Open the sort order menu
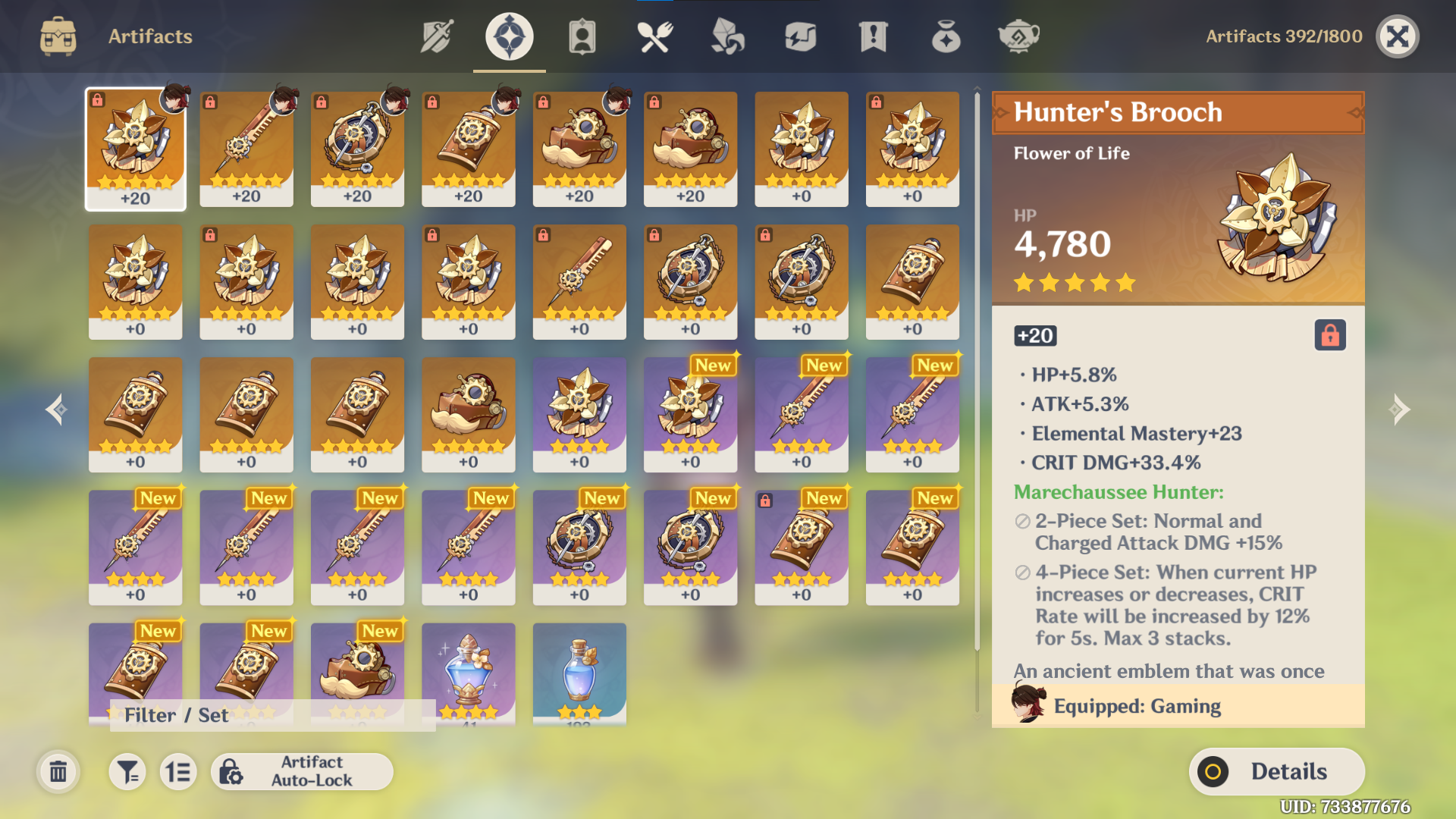Screen dimensions: 1456x819 [177, 771]
